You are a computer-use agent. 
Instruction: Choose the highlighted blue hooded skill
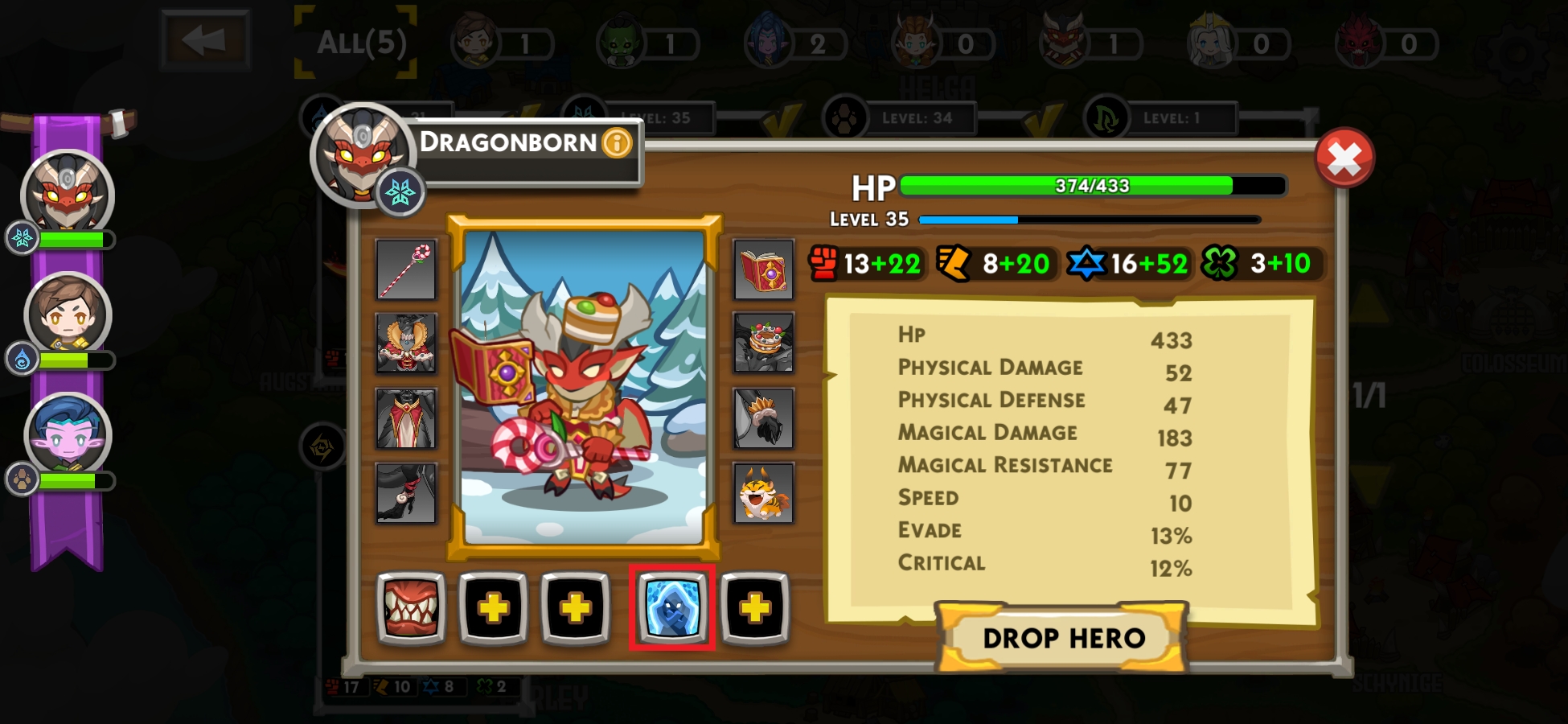tap(671, 608)
